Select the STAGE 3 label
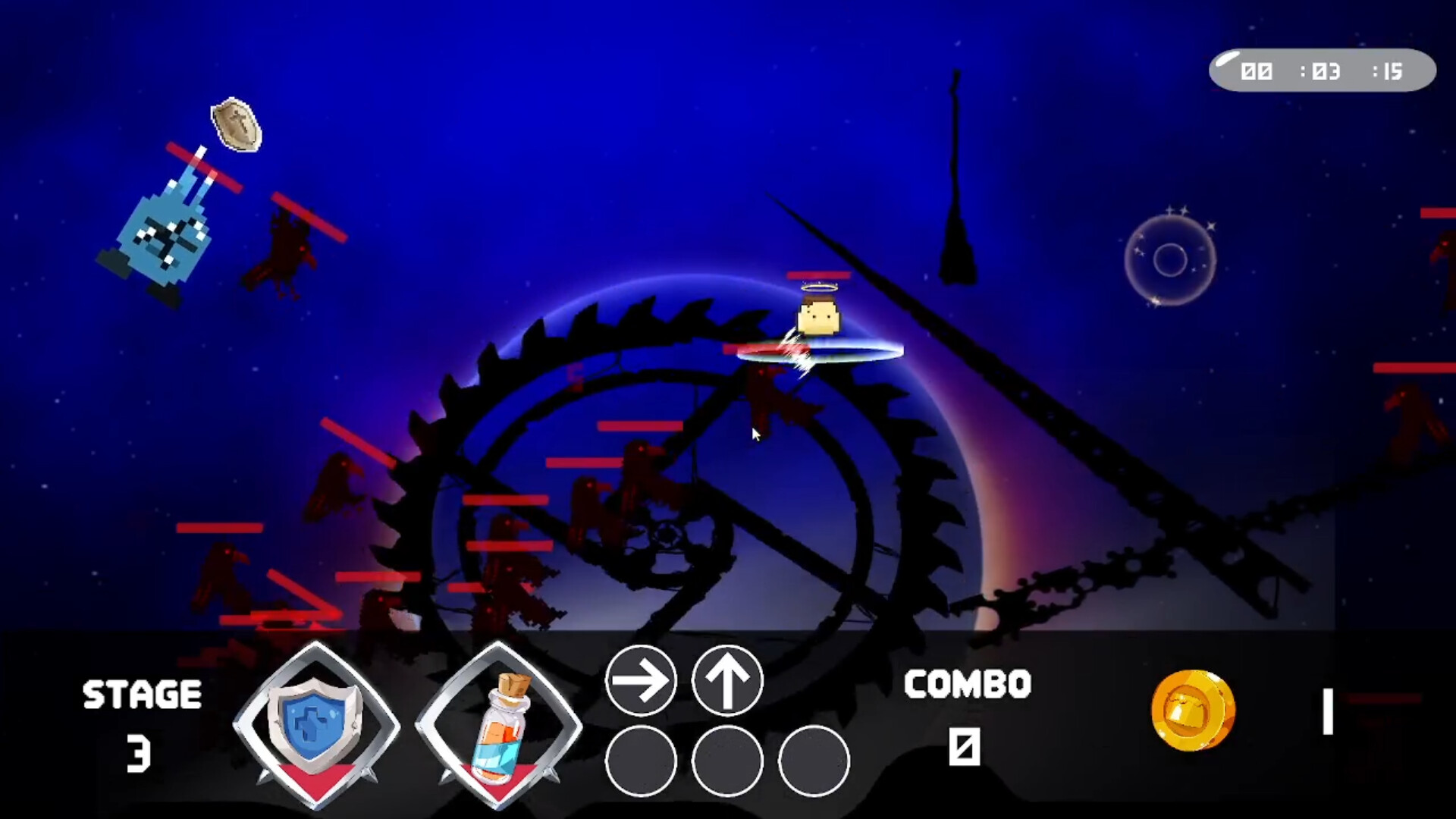The image size is (1456, 819). tap(140, 711)
